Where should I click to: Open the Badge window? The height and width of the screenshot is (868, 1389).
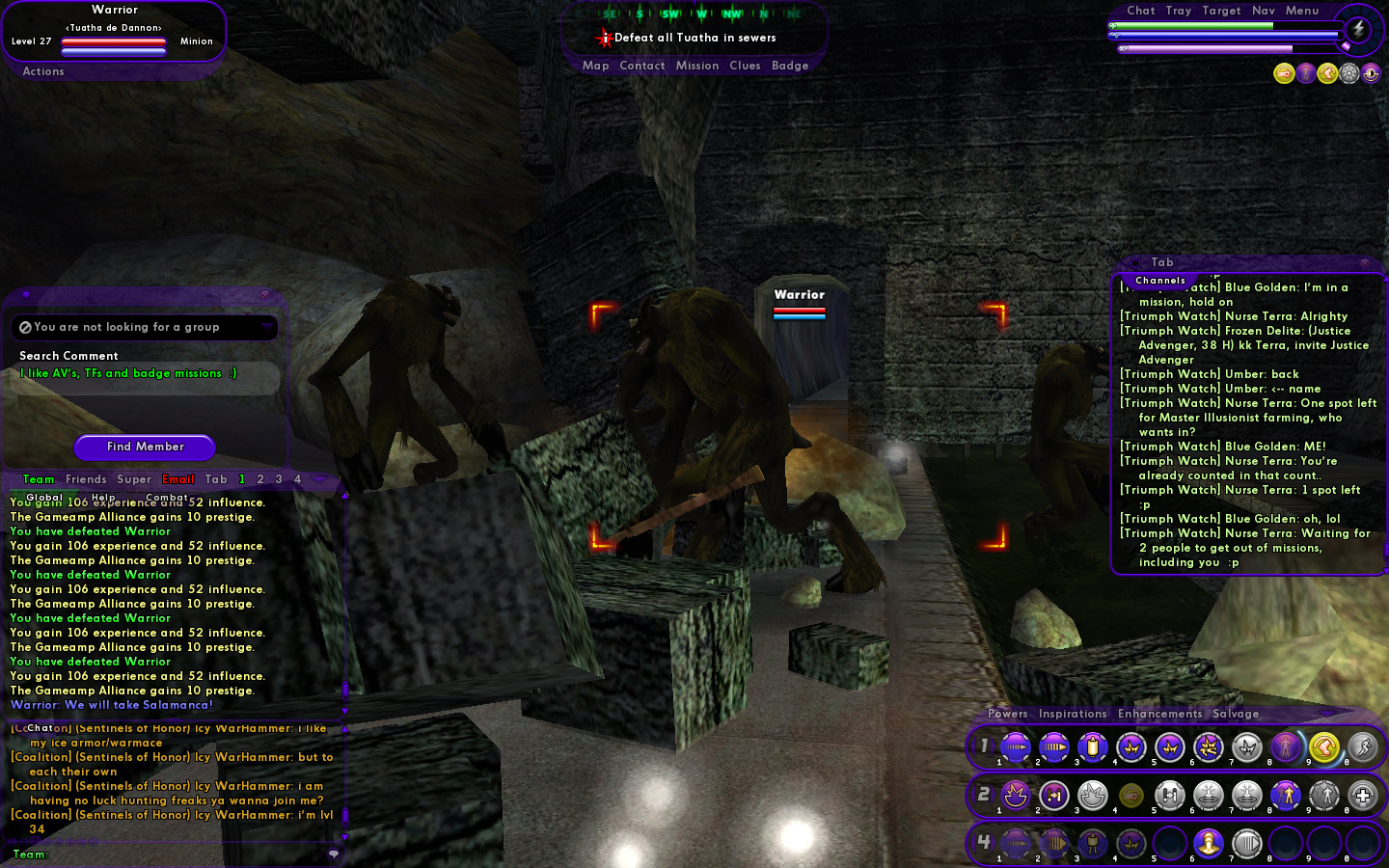(x=790, y=66)
